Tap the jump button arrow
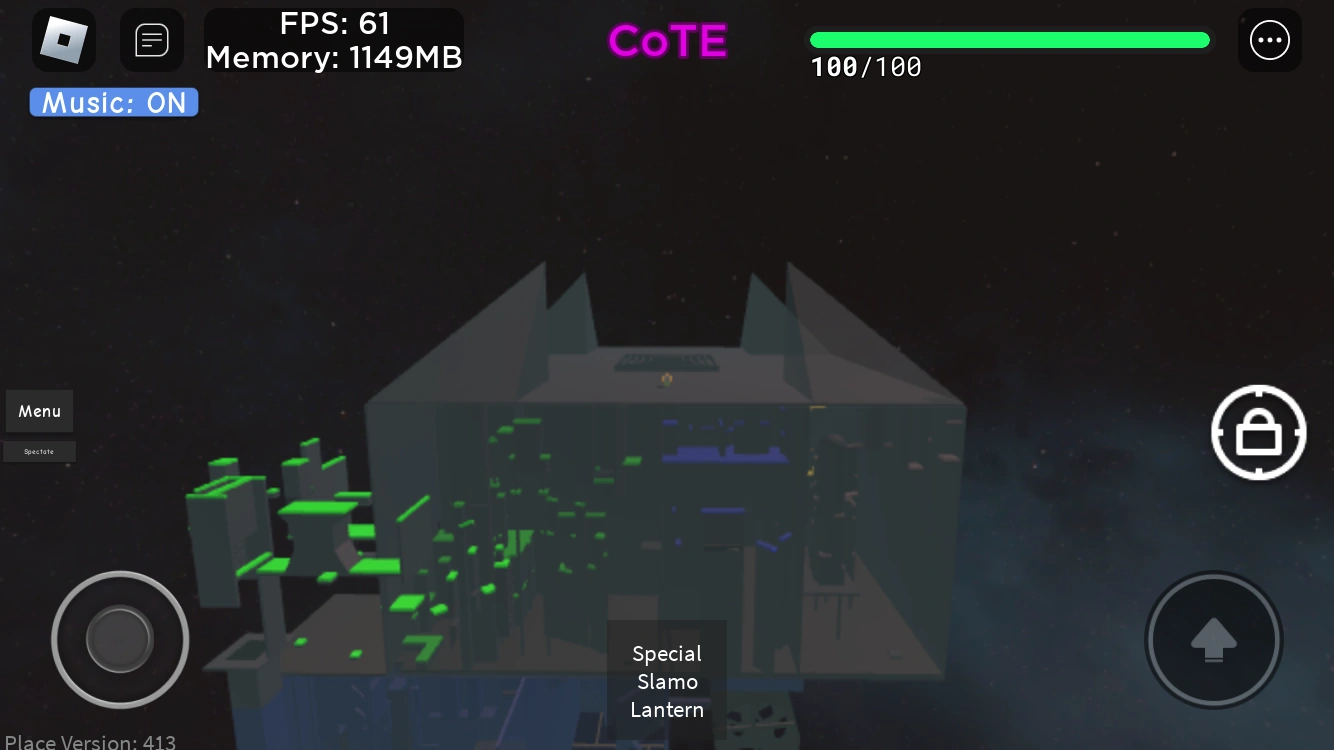This screenshot has width=1334, height=750. (1213, 640)
